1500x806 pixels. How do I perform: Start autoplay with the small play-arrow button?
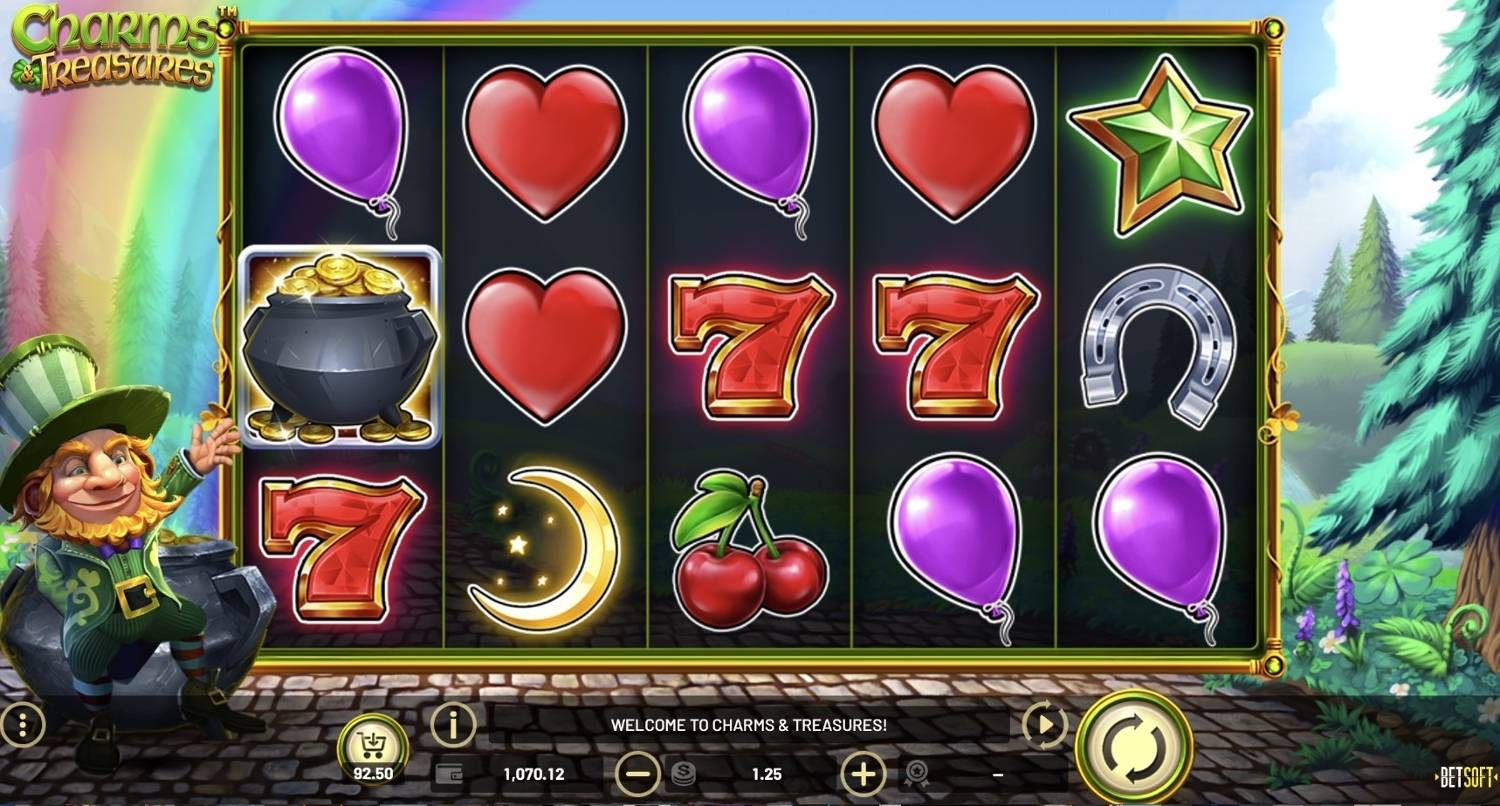tap(1045, 725)
